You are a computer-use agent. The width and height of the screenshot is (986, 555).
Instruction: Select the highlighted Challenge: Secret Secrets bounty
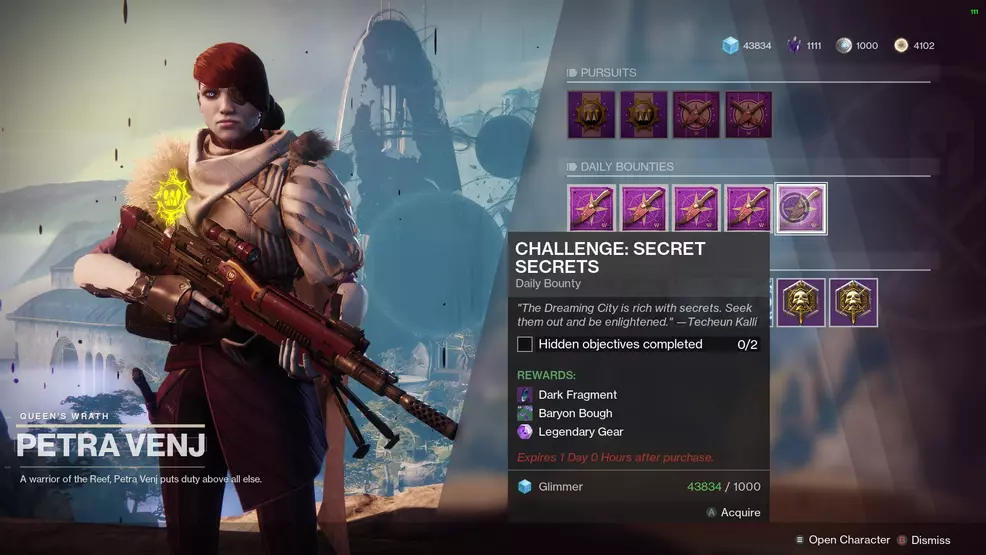801,208
